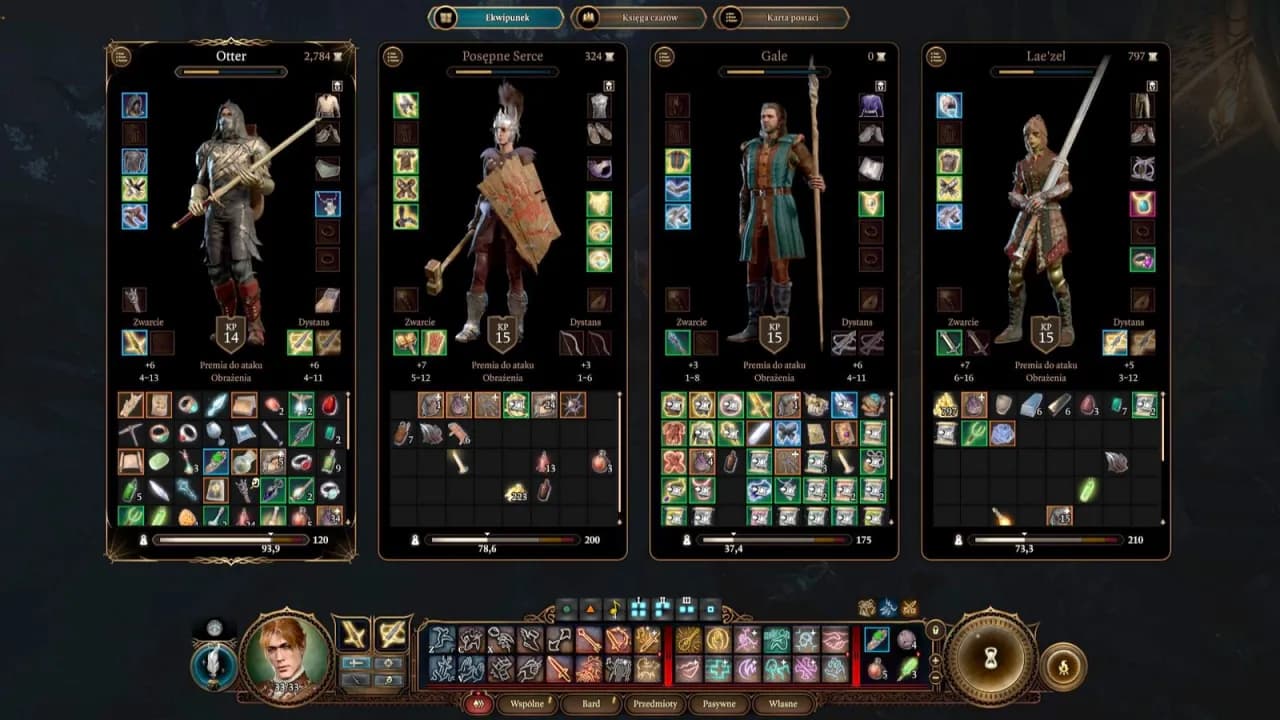
Task: Toggle the musical note option above the hotbar
Action: [614, 607]
